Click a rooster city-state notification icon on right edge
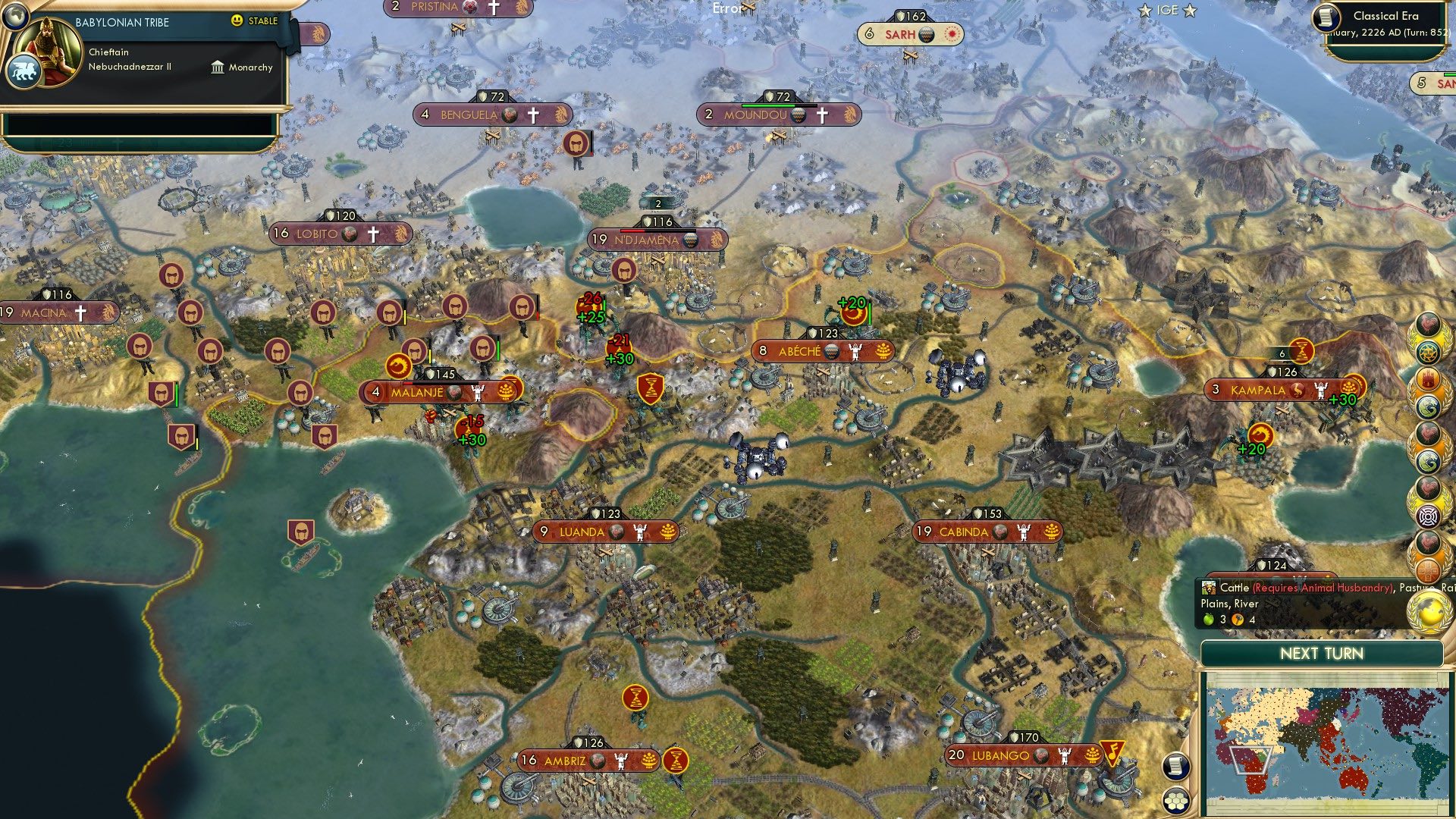 [1429, 325]
